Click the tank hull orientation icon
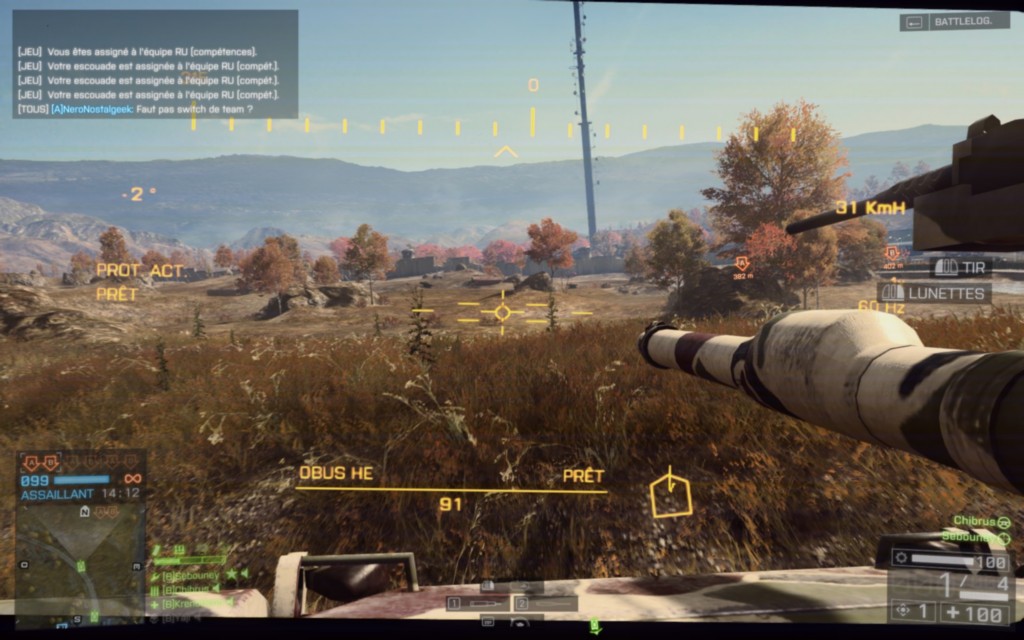The image size is (1024, 640). [x=670, y=496]
